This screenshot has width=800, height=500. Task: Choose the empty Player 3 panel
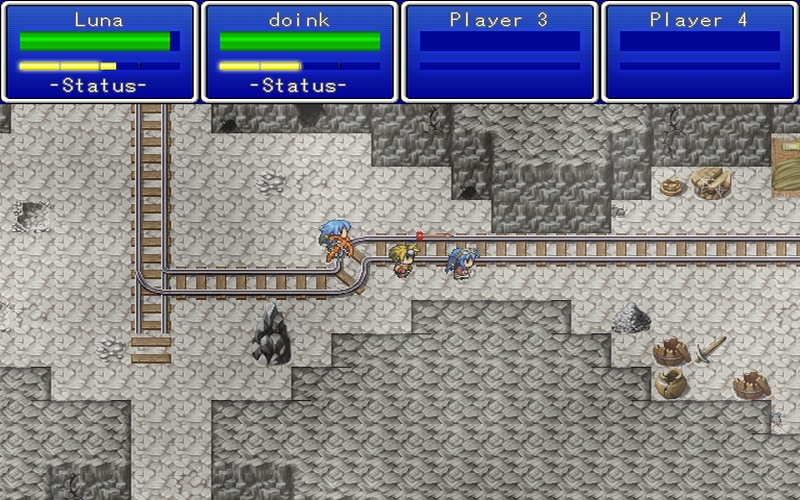click(x=499, y=52)
